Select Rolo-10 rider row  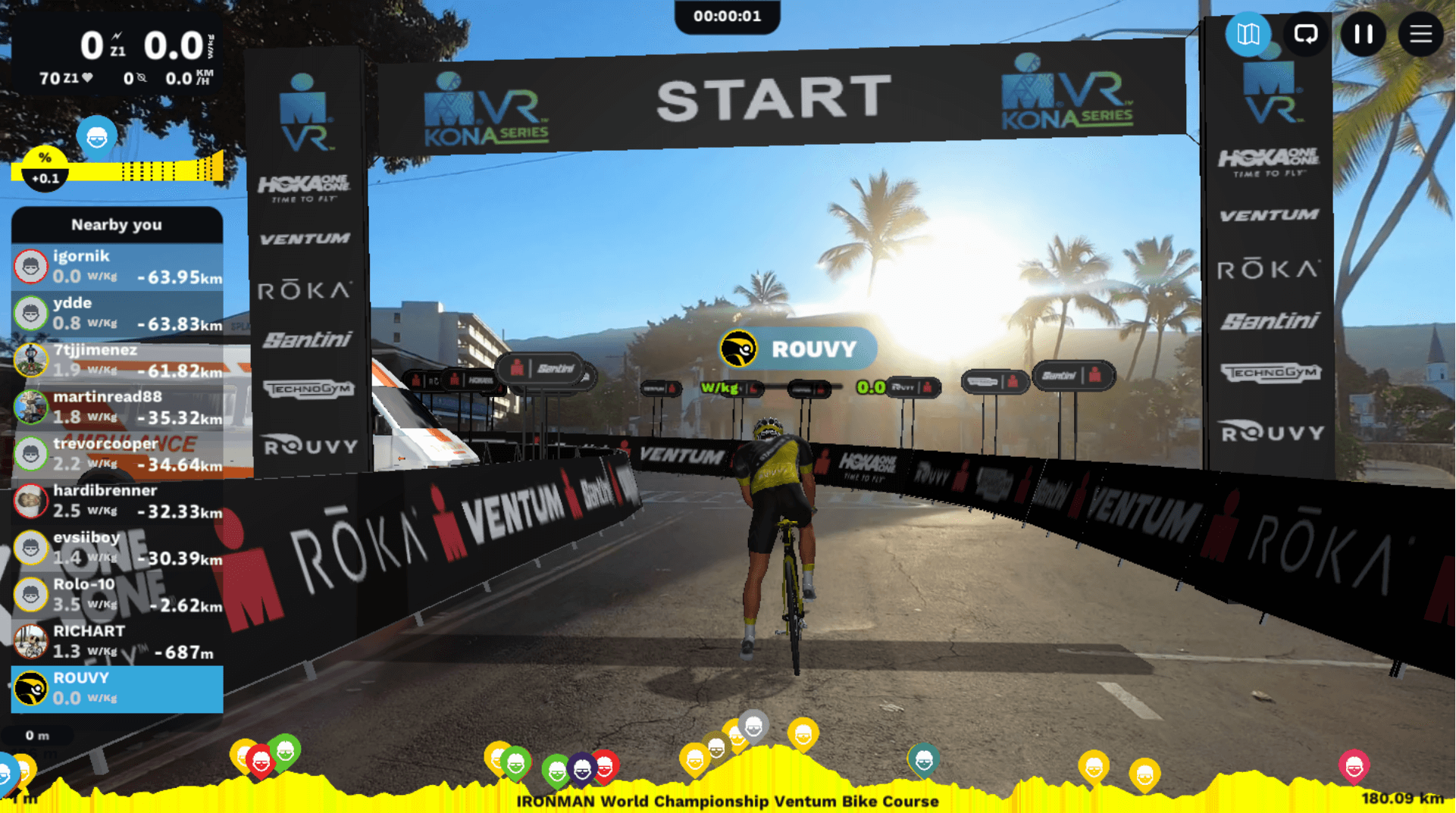117,595
